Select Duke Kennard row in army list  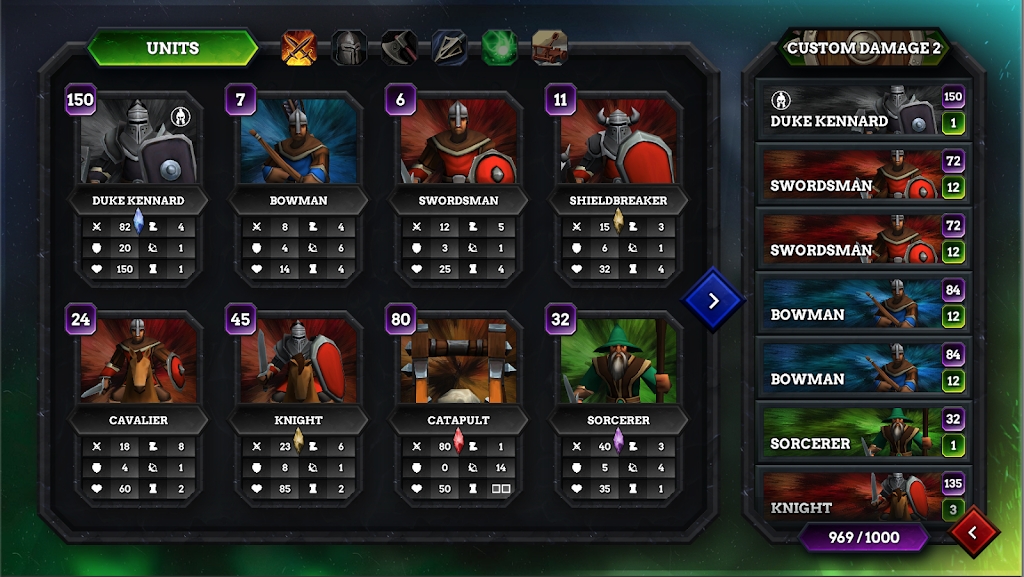[x=850, y=111]
